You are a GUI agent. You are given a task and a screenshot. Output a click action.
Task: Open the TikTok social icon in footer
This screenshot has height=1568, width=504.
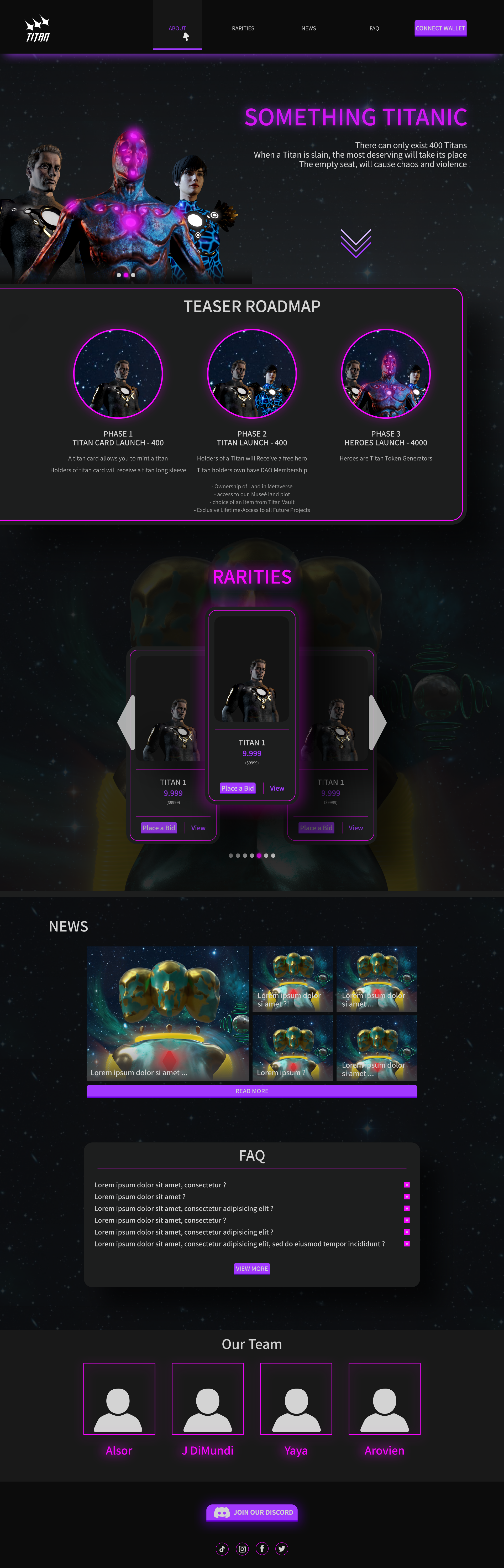(223, 1549)
